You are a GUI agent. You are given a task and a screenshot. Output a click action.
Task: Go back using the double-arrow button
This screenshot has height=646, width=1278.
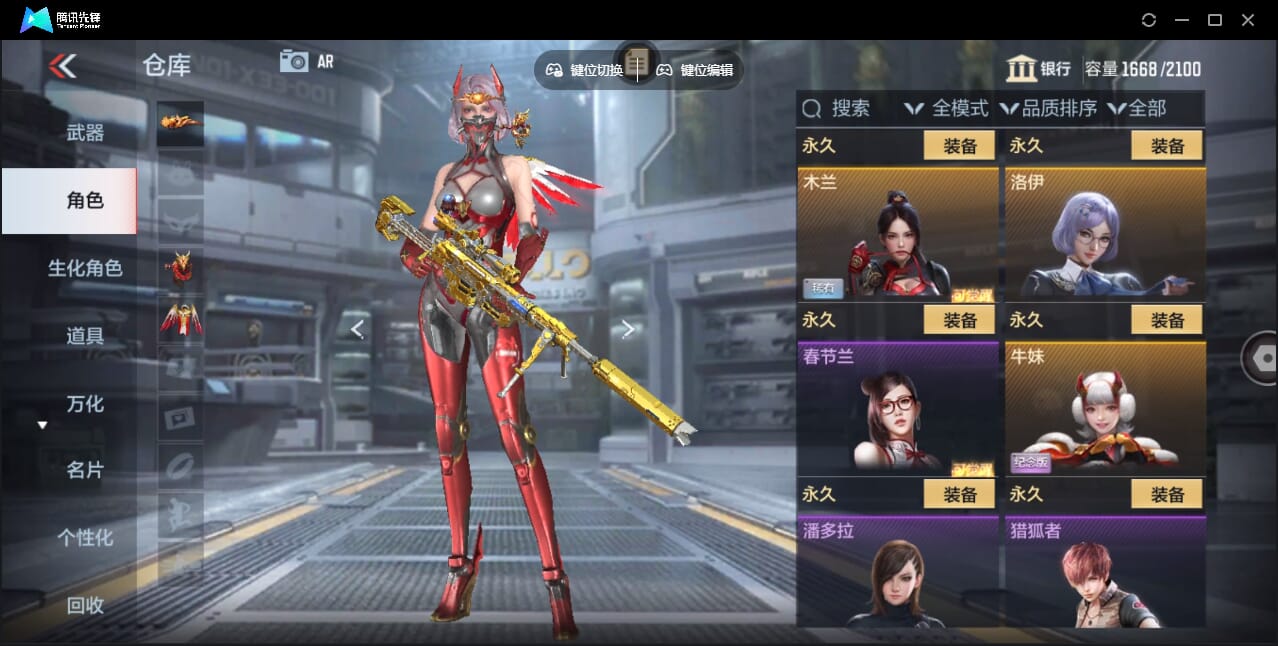click(62, 66)
